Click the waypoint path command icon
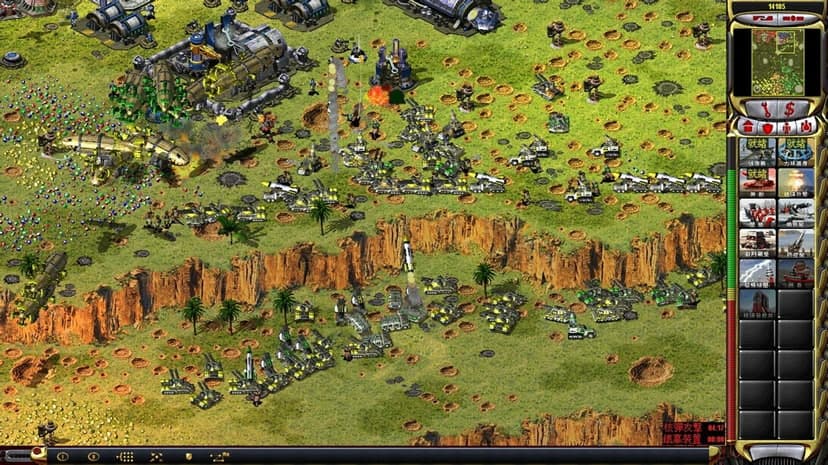 point(219,456)
